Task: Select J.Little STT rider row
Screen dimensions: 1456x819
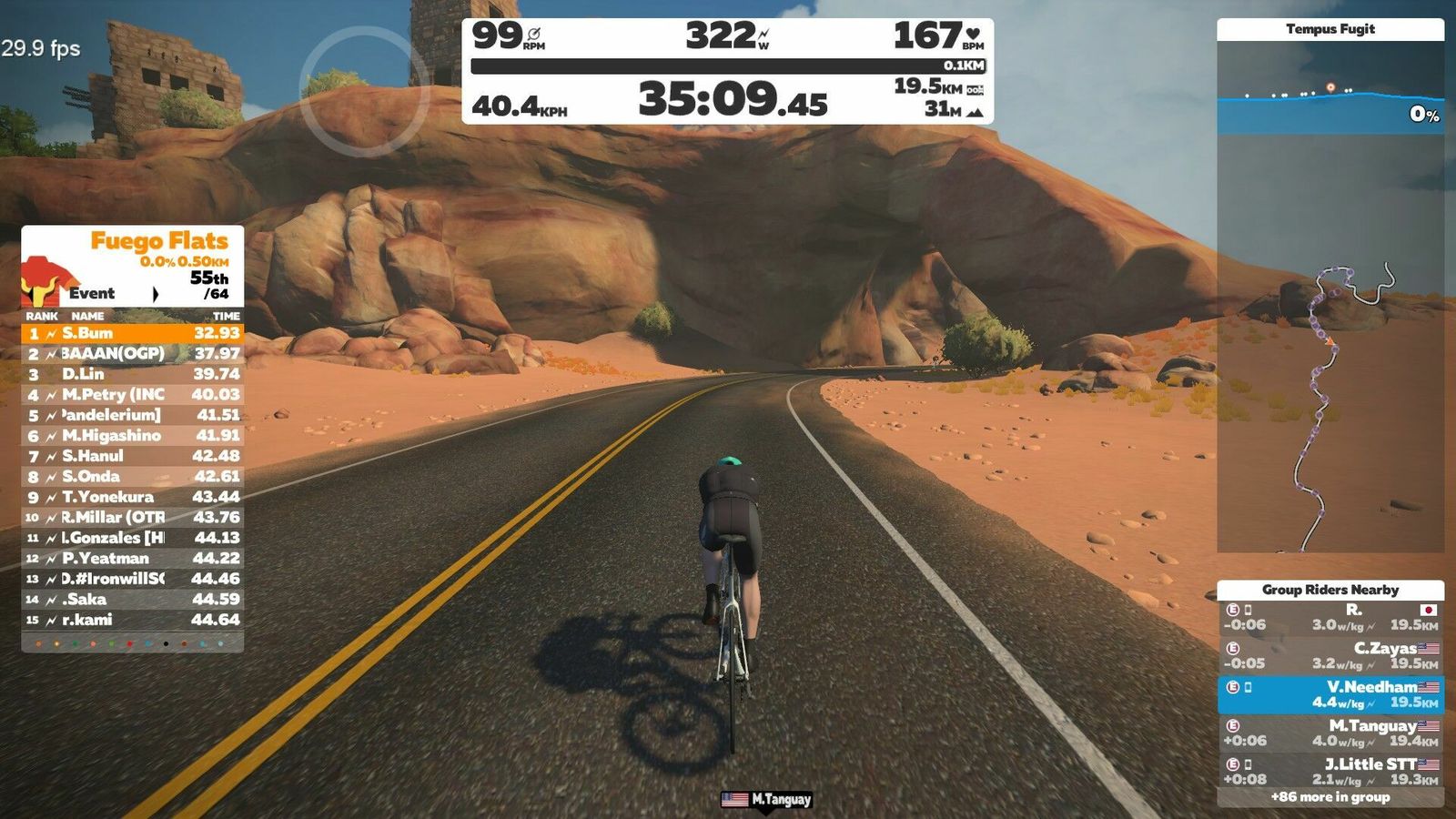Action: 1330,772
